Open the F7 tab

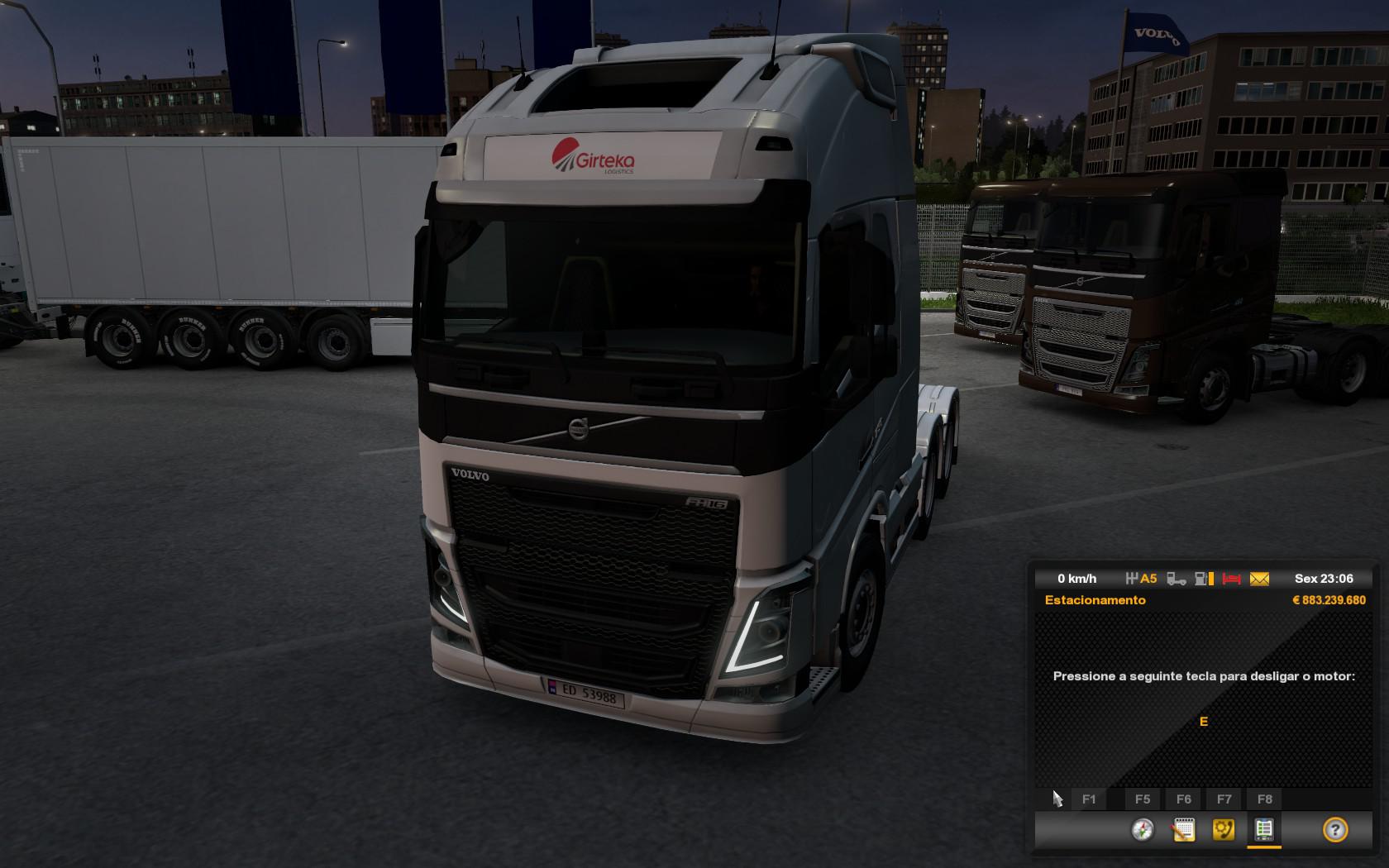(1223, 799)
